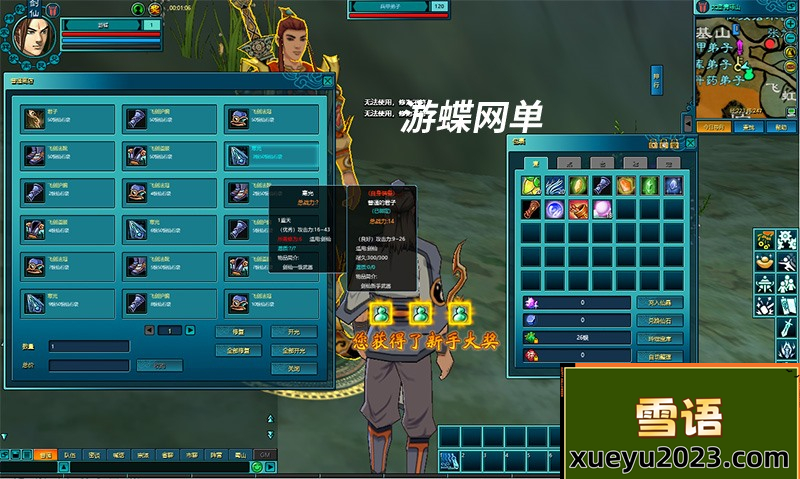The image size is (800, 479).
Task: Select the orange gem item in bag
Action: [x=625, y=185]
